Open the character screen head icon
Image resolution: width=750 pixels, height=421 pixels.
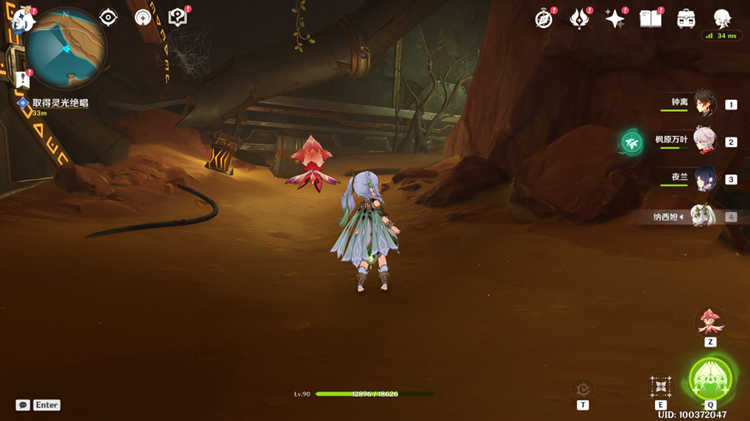pos(722,18)
